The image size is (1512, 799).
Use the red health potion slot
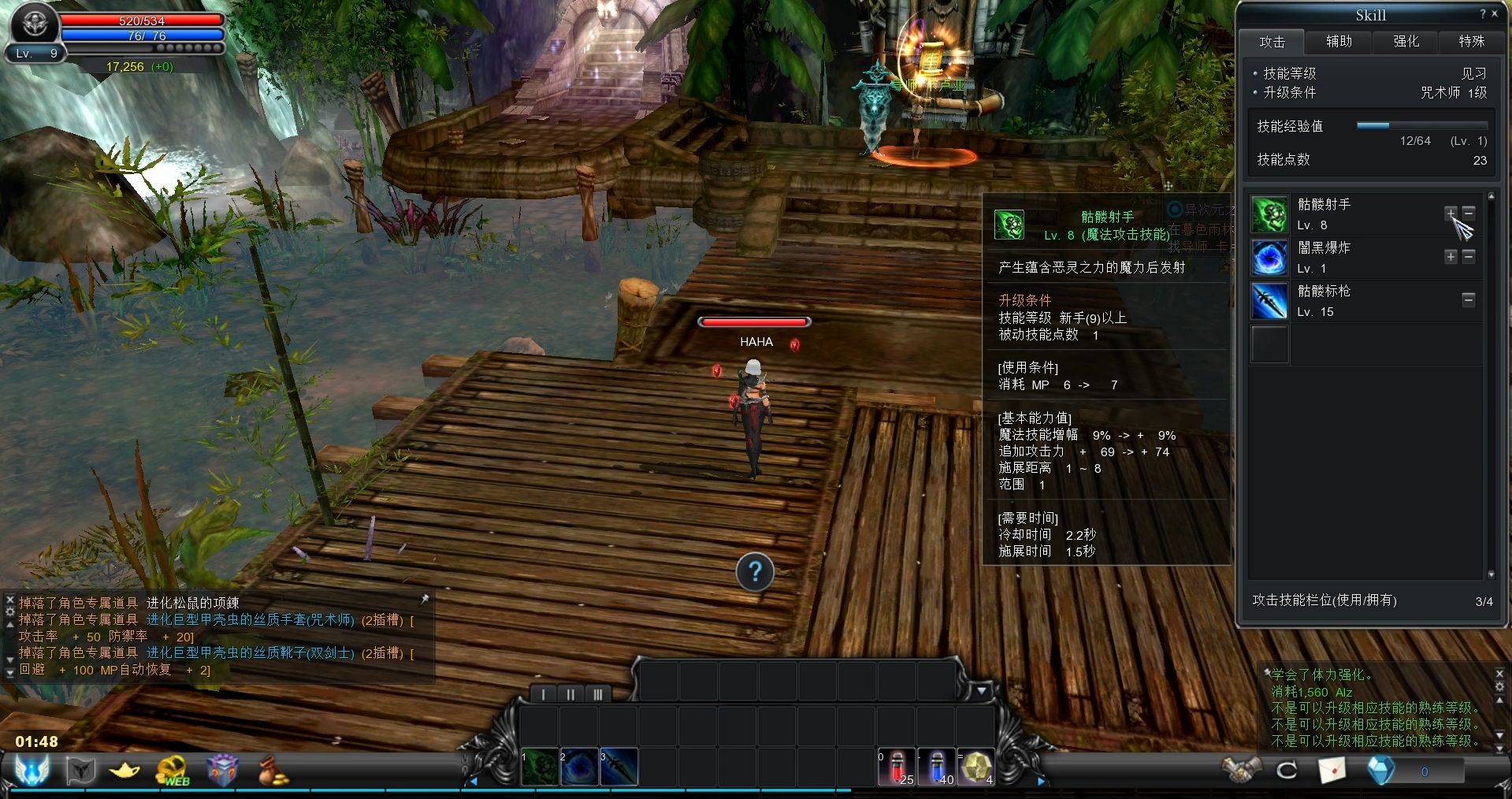point(897,767)
